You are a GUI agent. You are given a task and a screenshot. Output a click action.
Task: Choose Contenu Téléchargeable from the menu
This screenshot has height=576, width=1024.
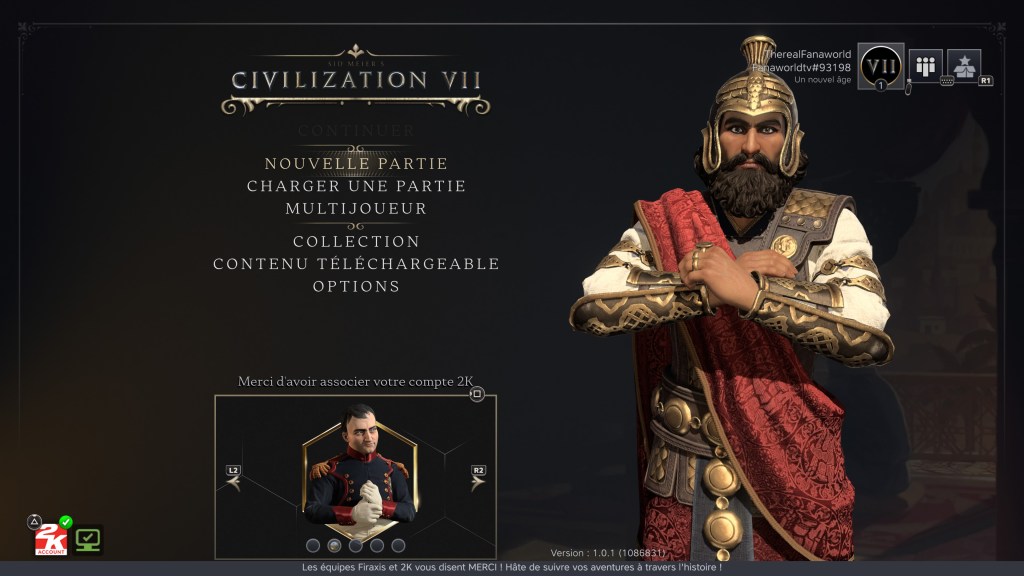(x=356, y=264)
